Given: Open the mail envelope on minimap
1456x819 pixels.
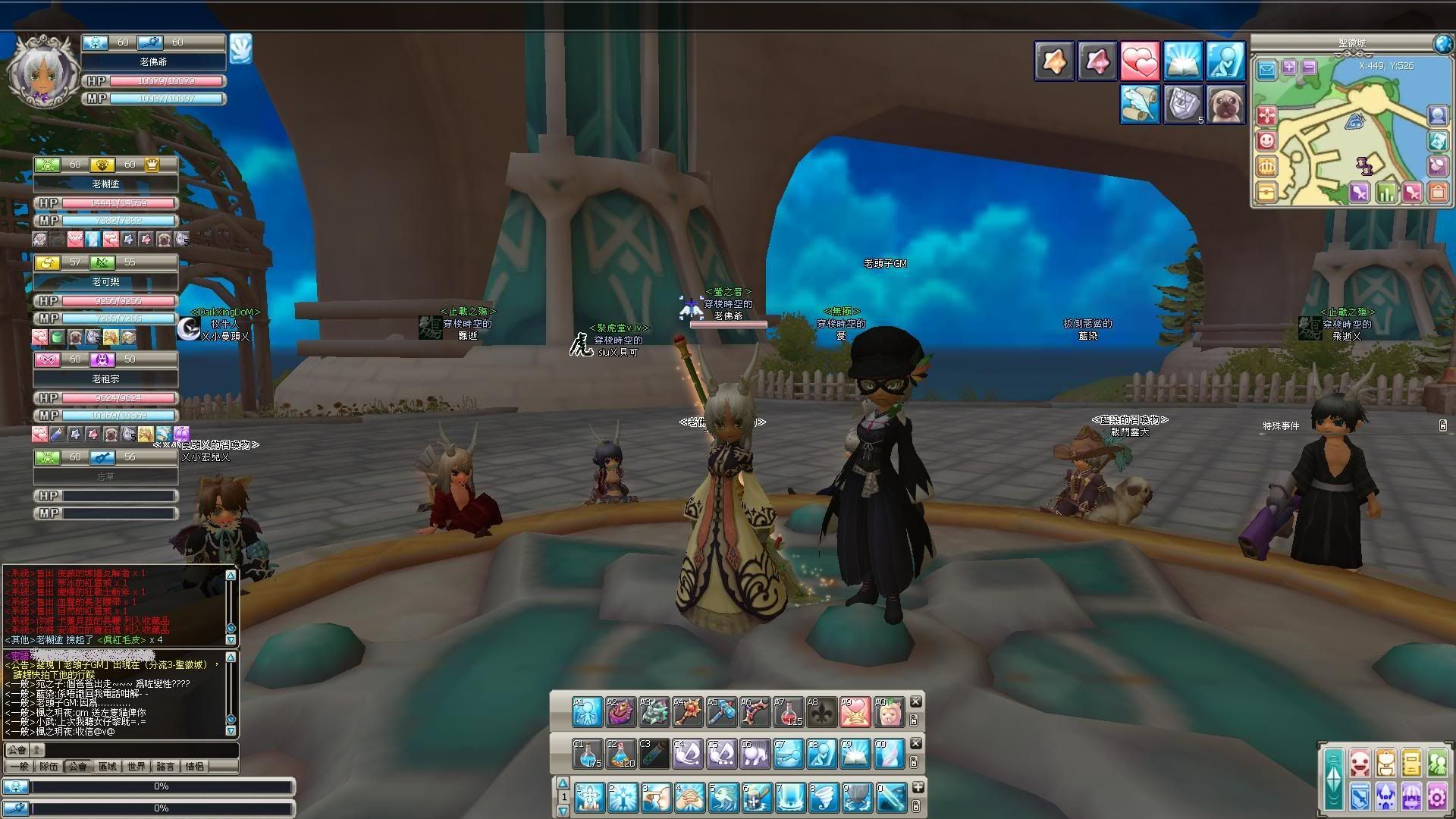Looking at the screenshot, I should point(1266,71).
